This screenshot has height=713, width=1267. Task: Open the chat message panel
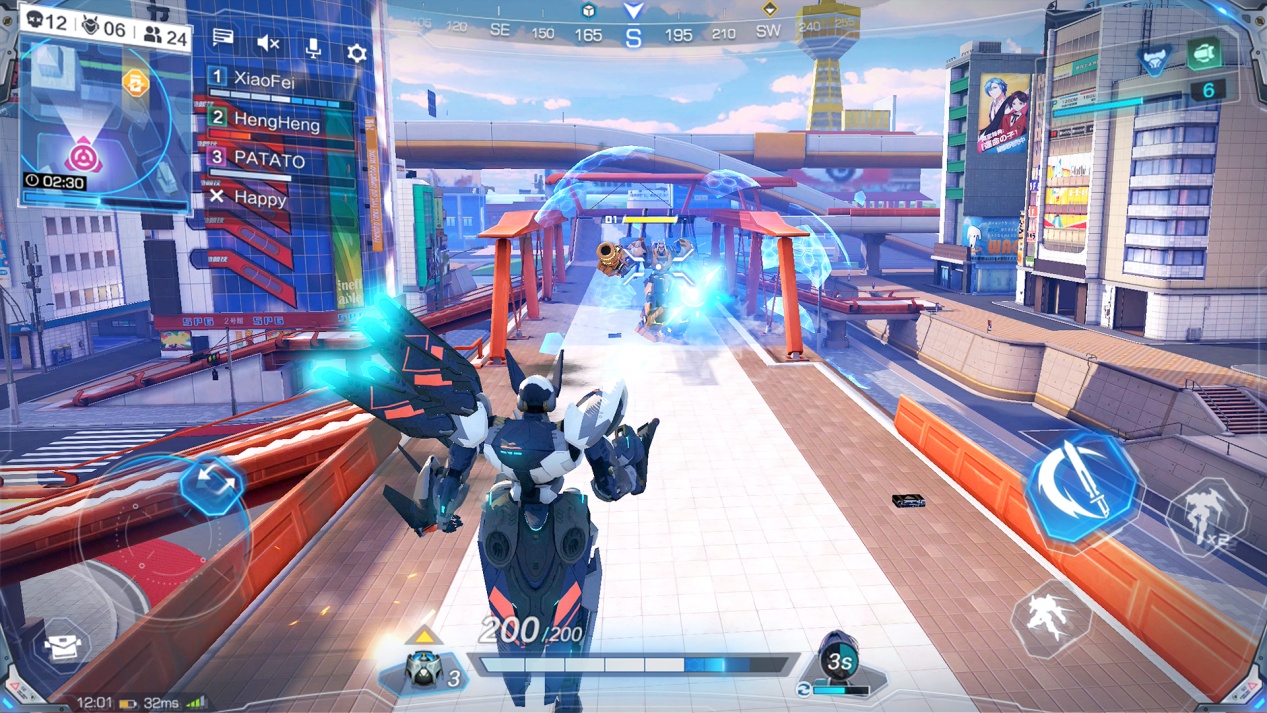click(223, 38)
